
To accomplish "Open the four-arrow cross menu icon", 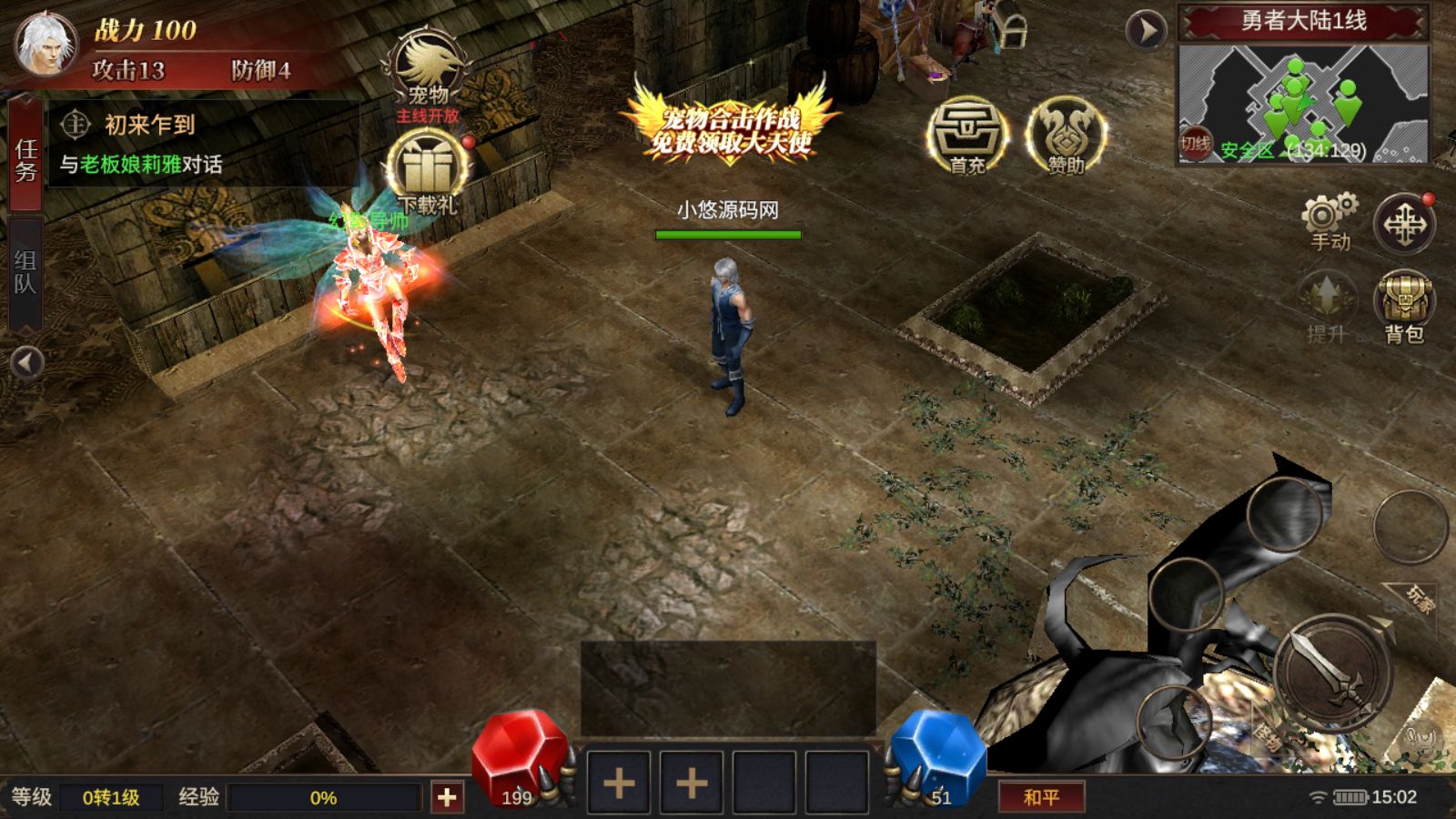I will 1404,224.
